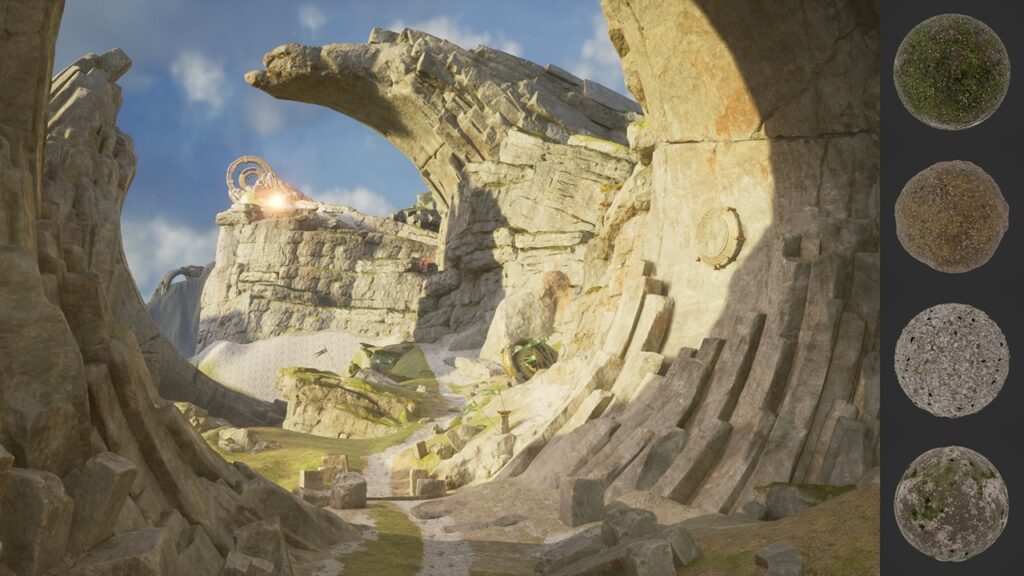Screen dimensions: 1024x576
Task: Select the green moss material sphere
Action: pos(951,72)
